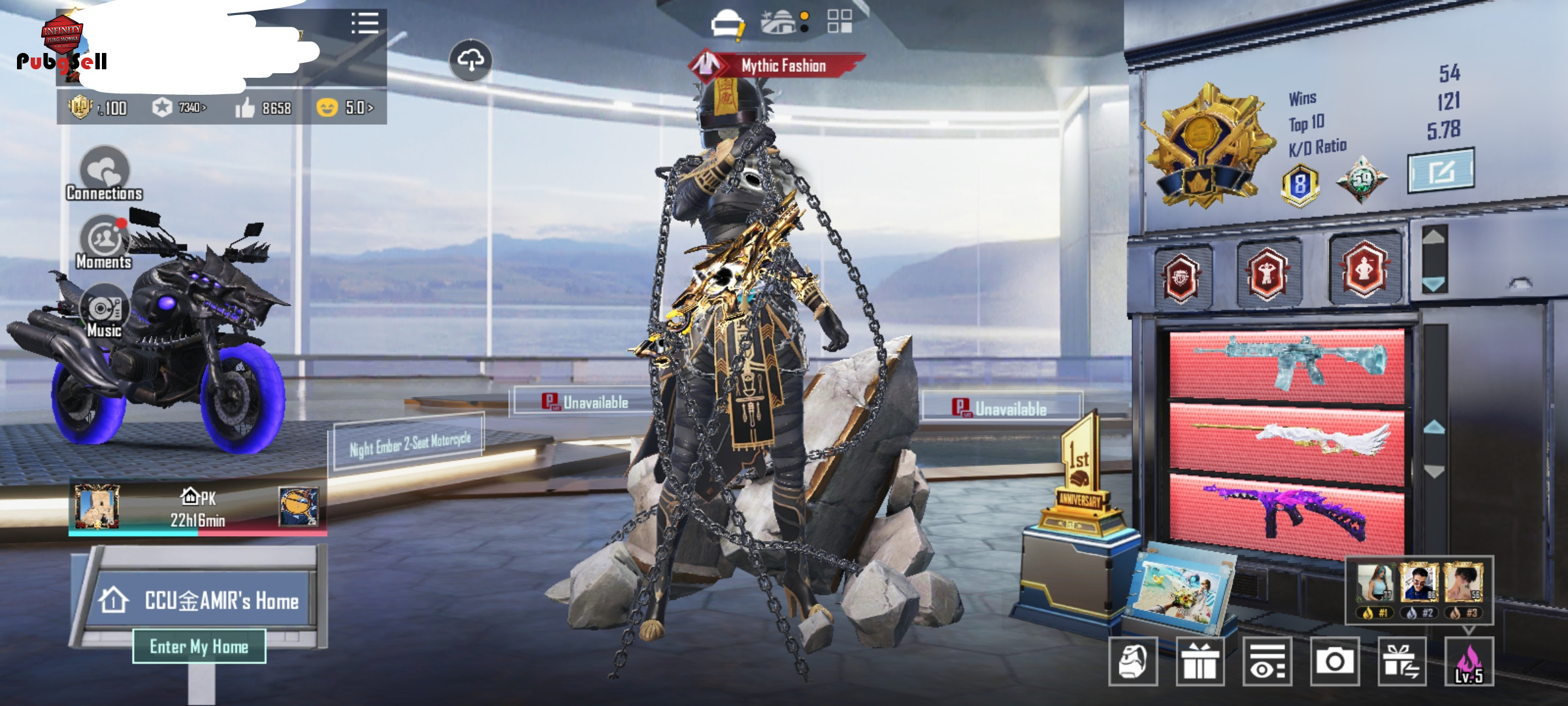1568x706 pixels.
Task: Select the icy M416 weapon showcase
Action: pos(1287,363)
